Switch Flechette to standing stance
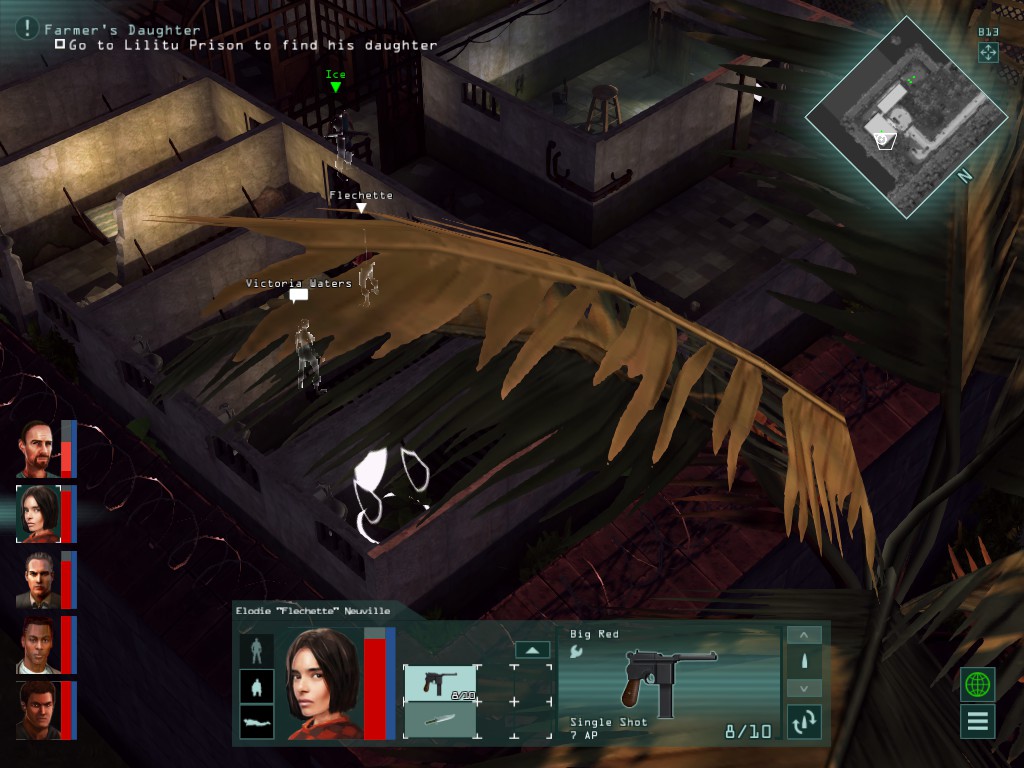This screenshot has height=768, width=1024. [x=257, y=650]
